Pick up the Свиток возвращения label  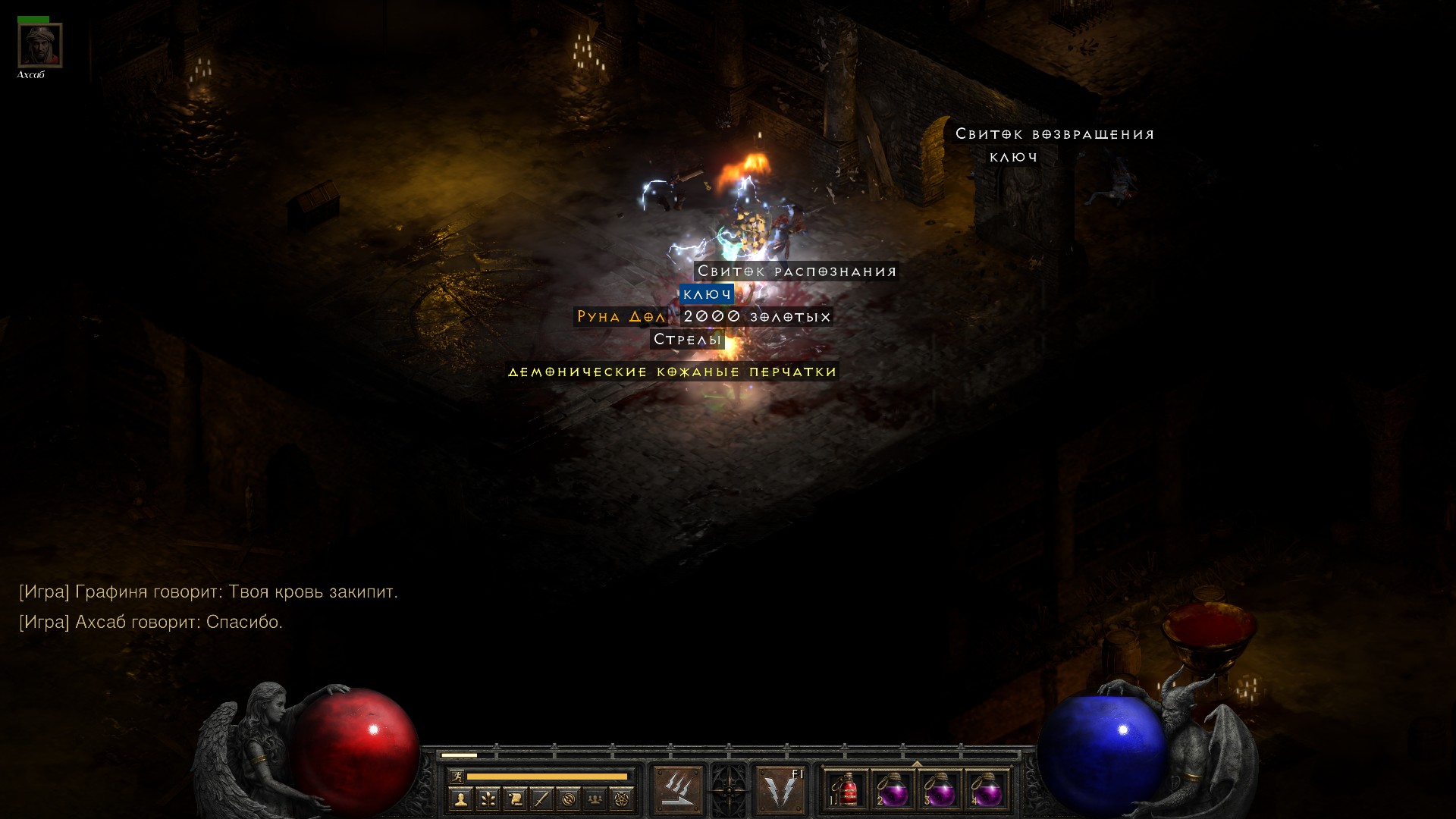point(1054,134)
